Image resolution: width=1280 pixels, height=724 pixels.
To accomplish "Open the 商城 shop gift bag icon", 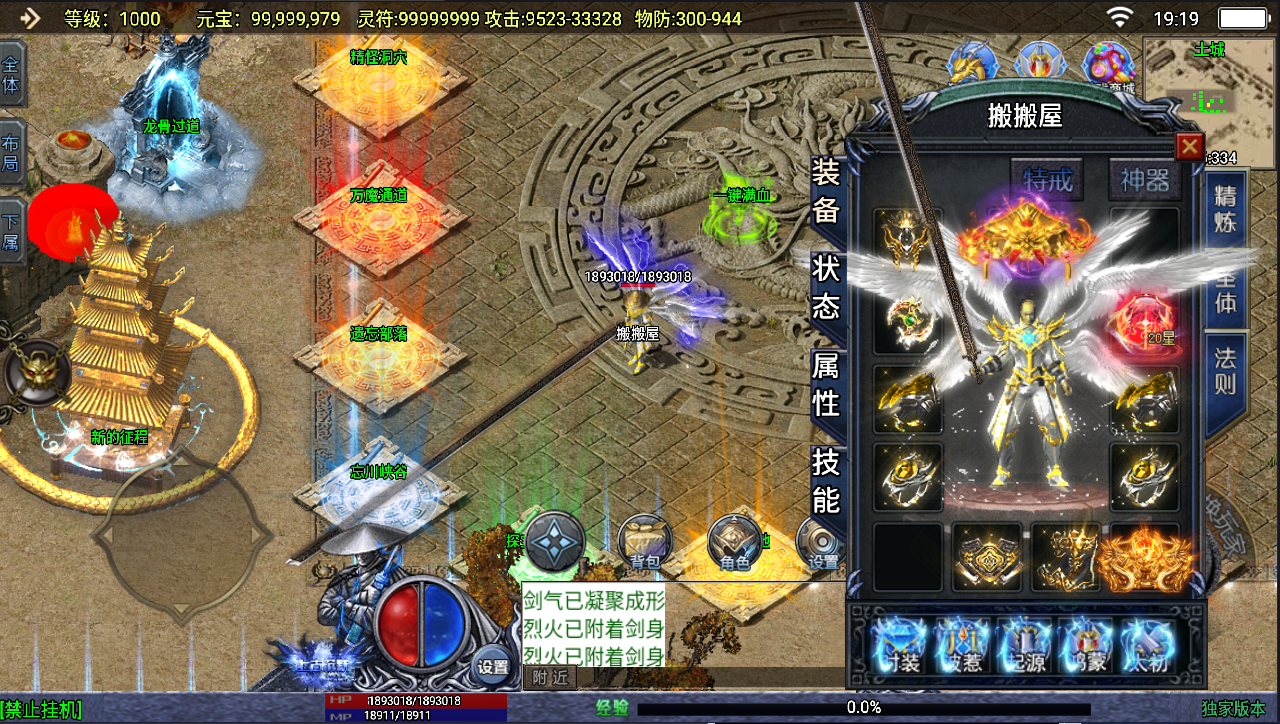I will (x=1109, y=66).
